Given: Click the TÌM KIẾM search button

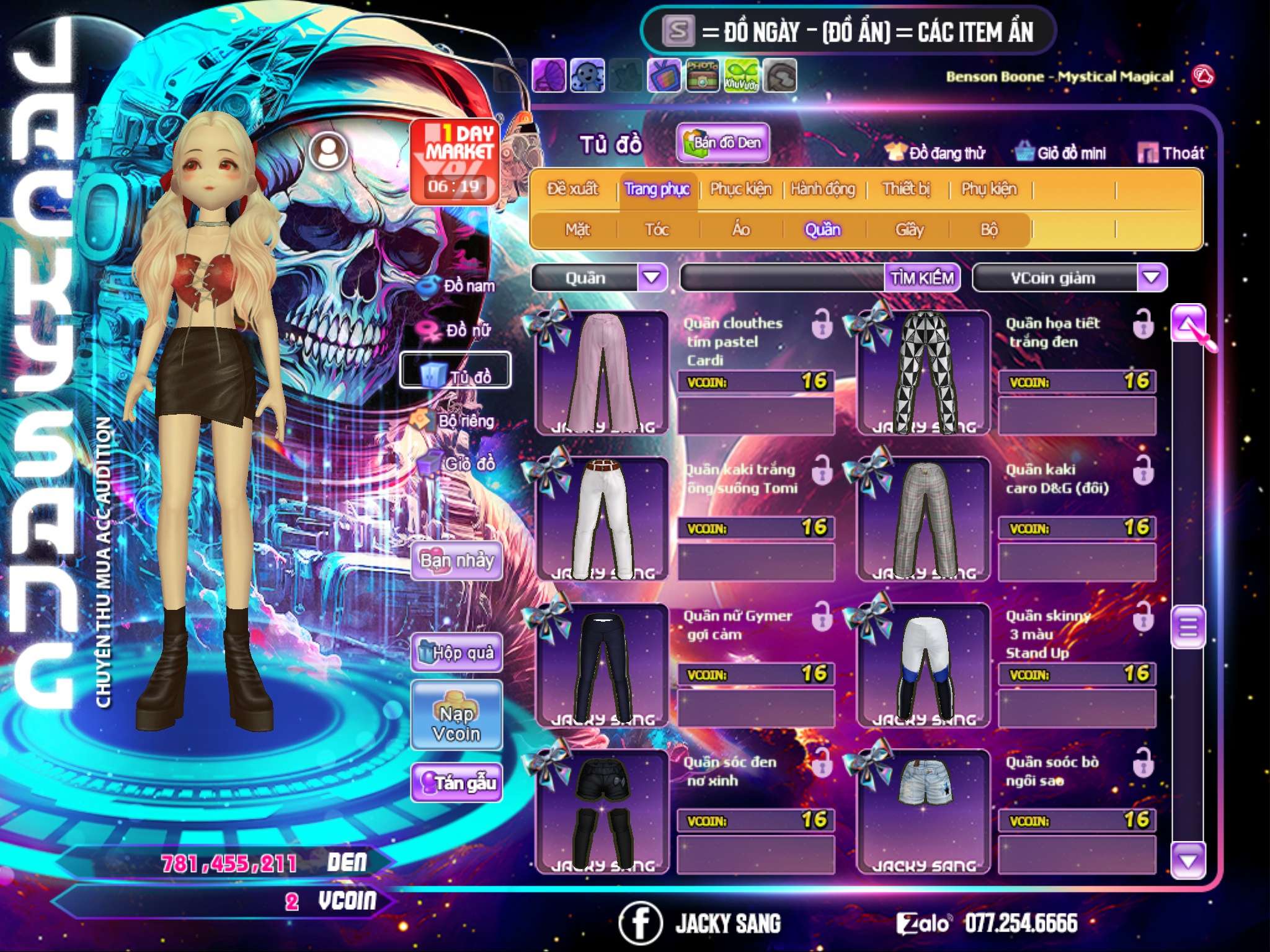Looking at the screenshot, I should tap(922, 278).
